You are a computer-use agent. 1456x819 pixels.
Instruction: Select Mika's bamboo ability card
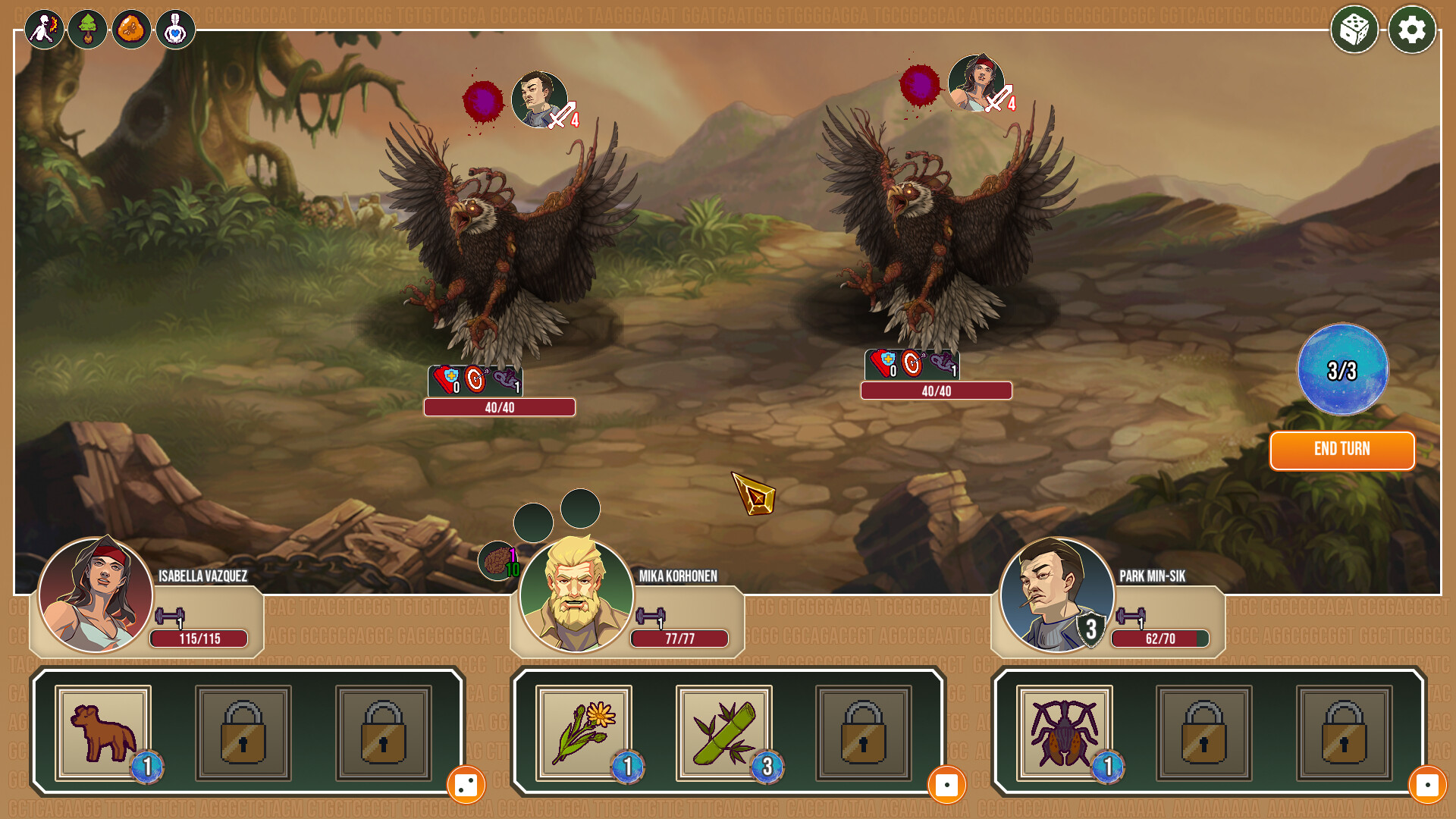click(x=723, y=733)
